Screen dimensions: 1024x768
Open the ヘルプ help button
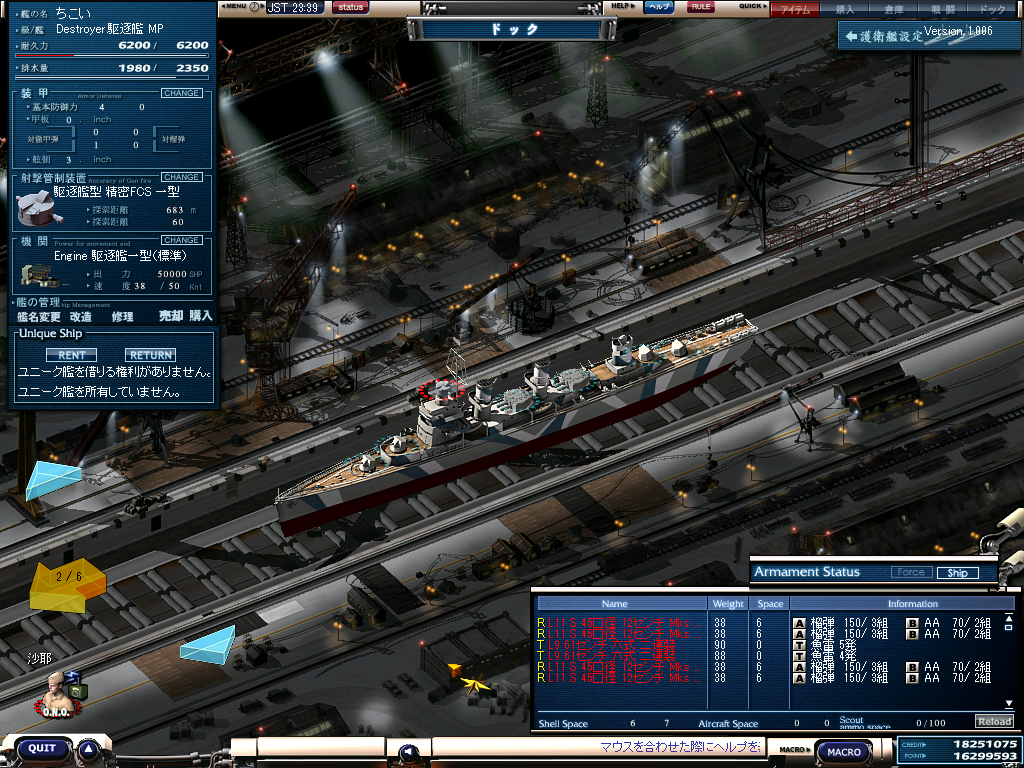[658, 7]
